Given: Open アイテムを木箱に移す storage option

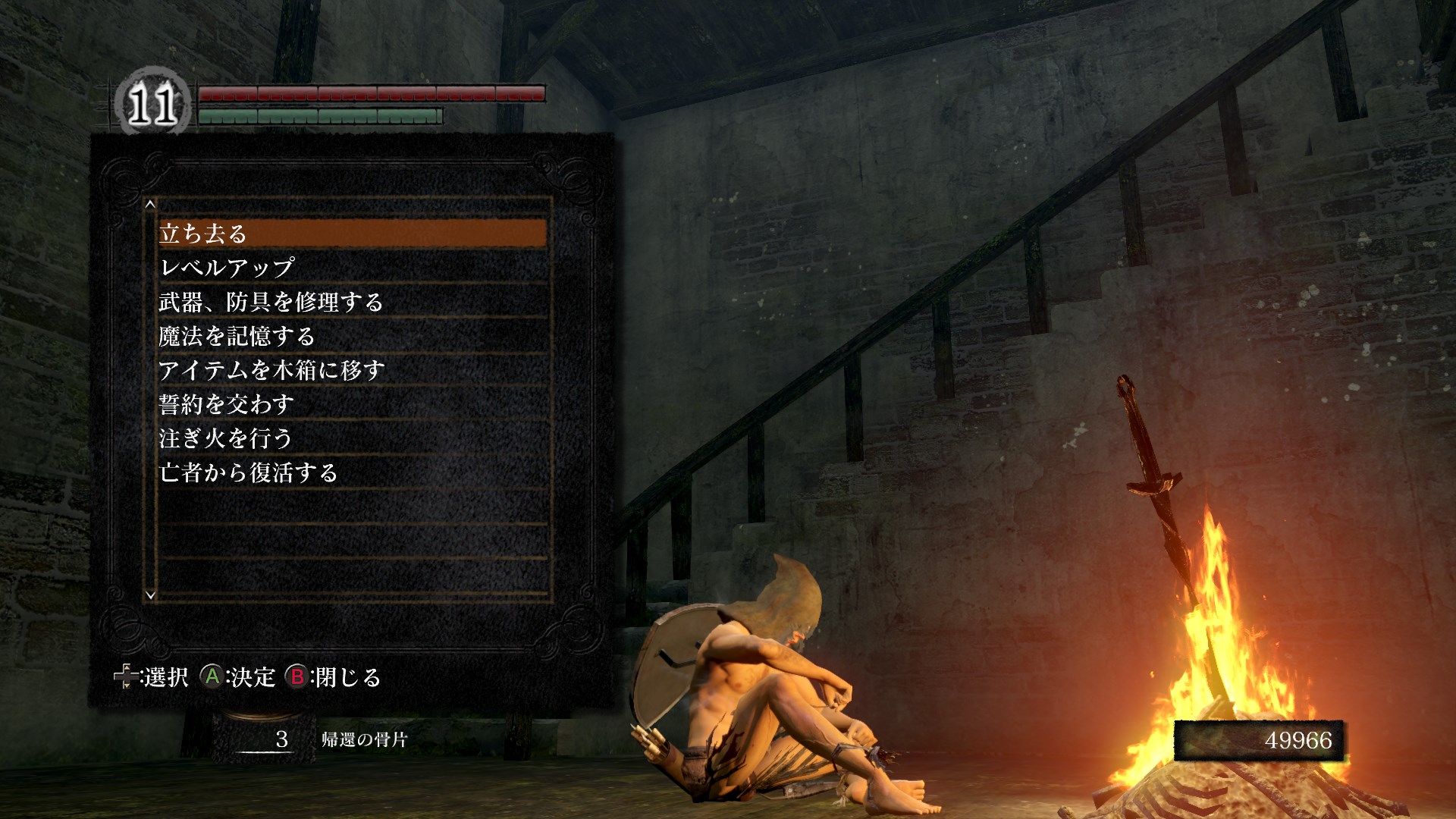Looking at the screenshot, I should point(353,370).
